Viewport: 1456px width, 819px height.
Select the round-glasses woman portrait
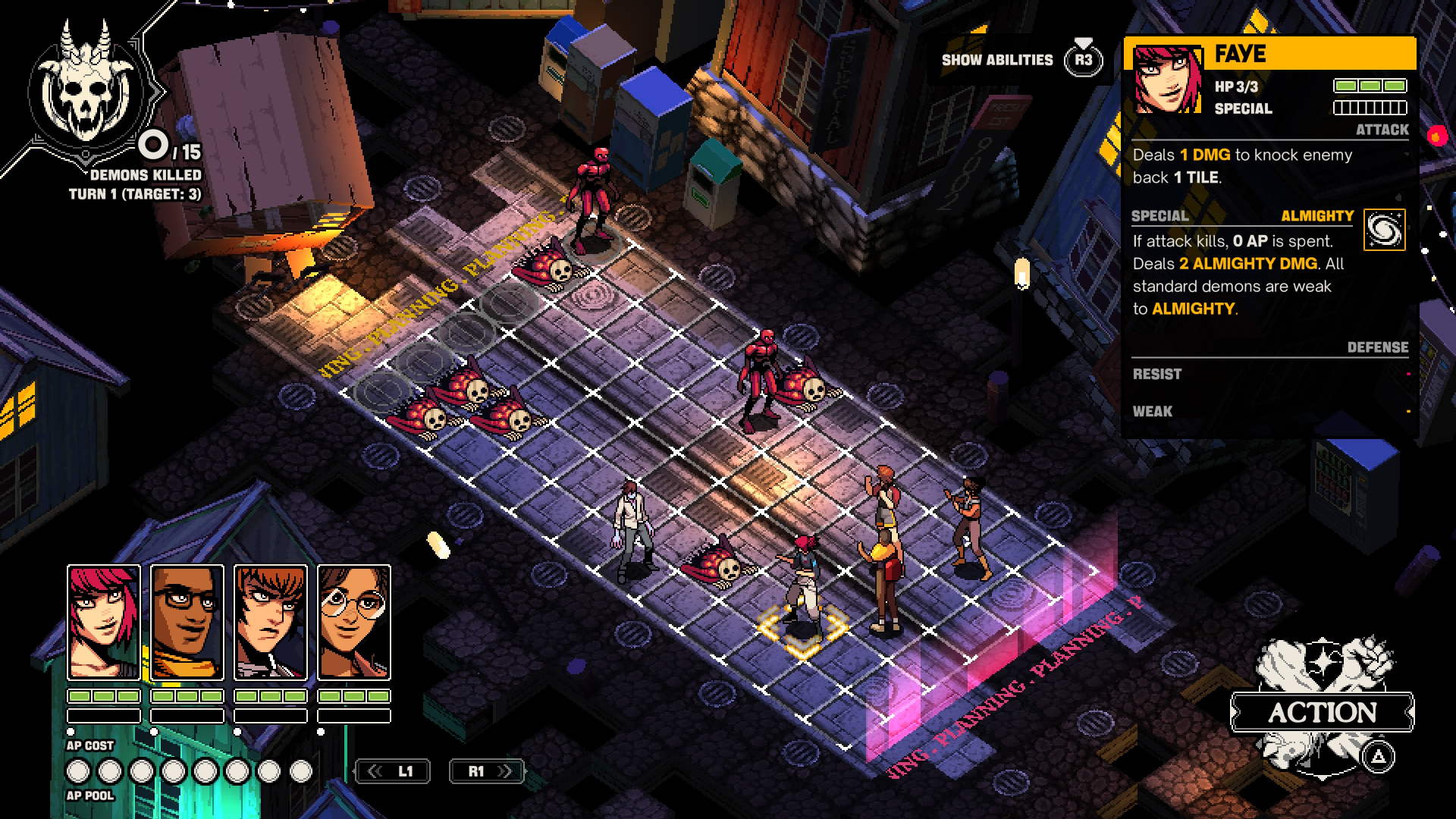coord(354,622)
